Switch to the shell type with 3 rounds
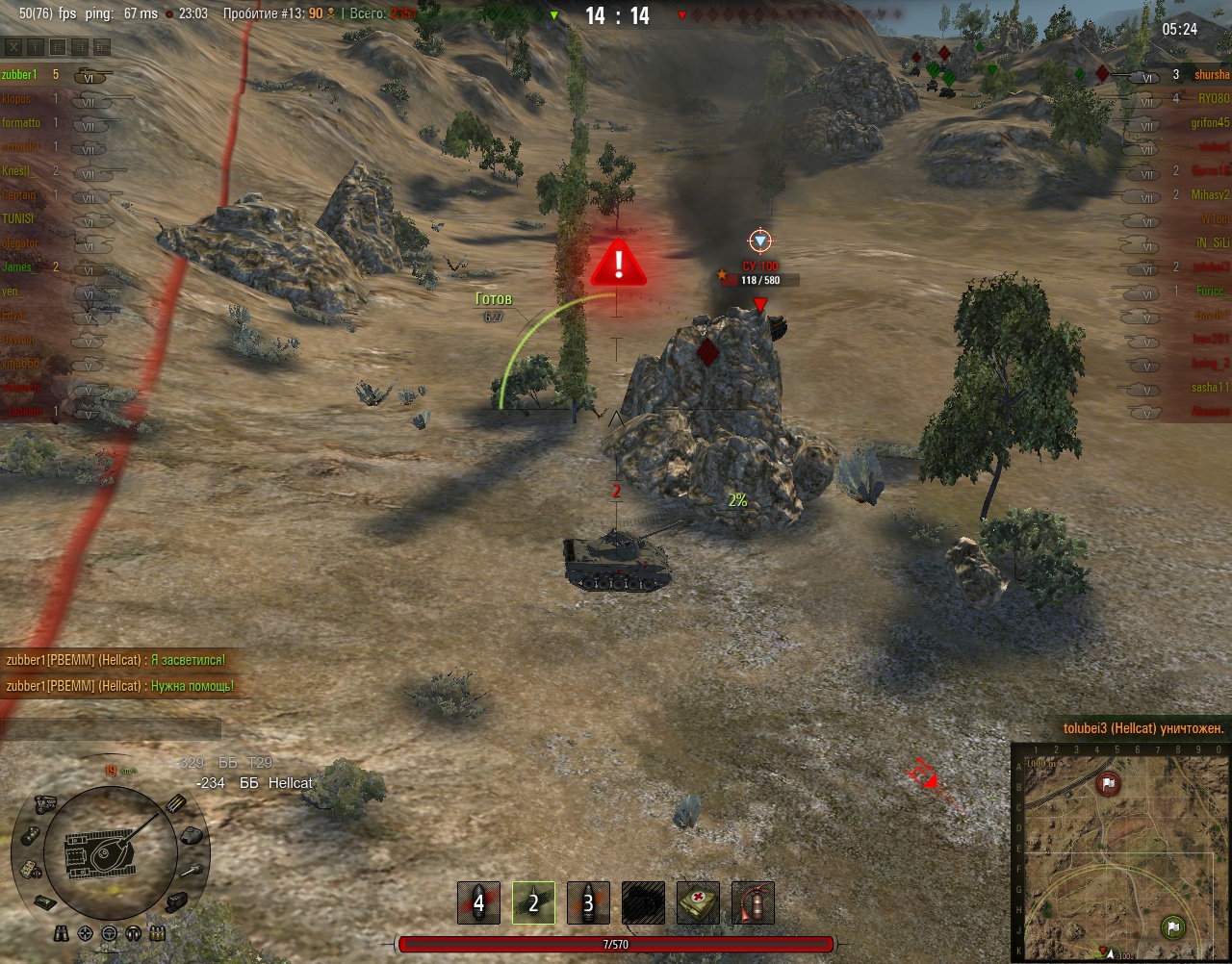The image size is (1232, 964). click(x=588, y=903)
